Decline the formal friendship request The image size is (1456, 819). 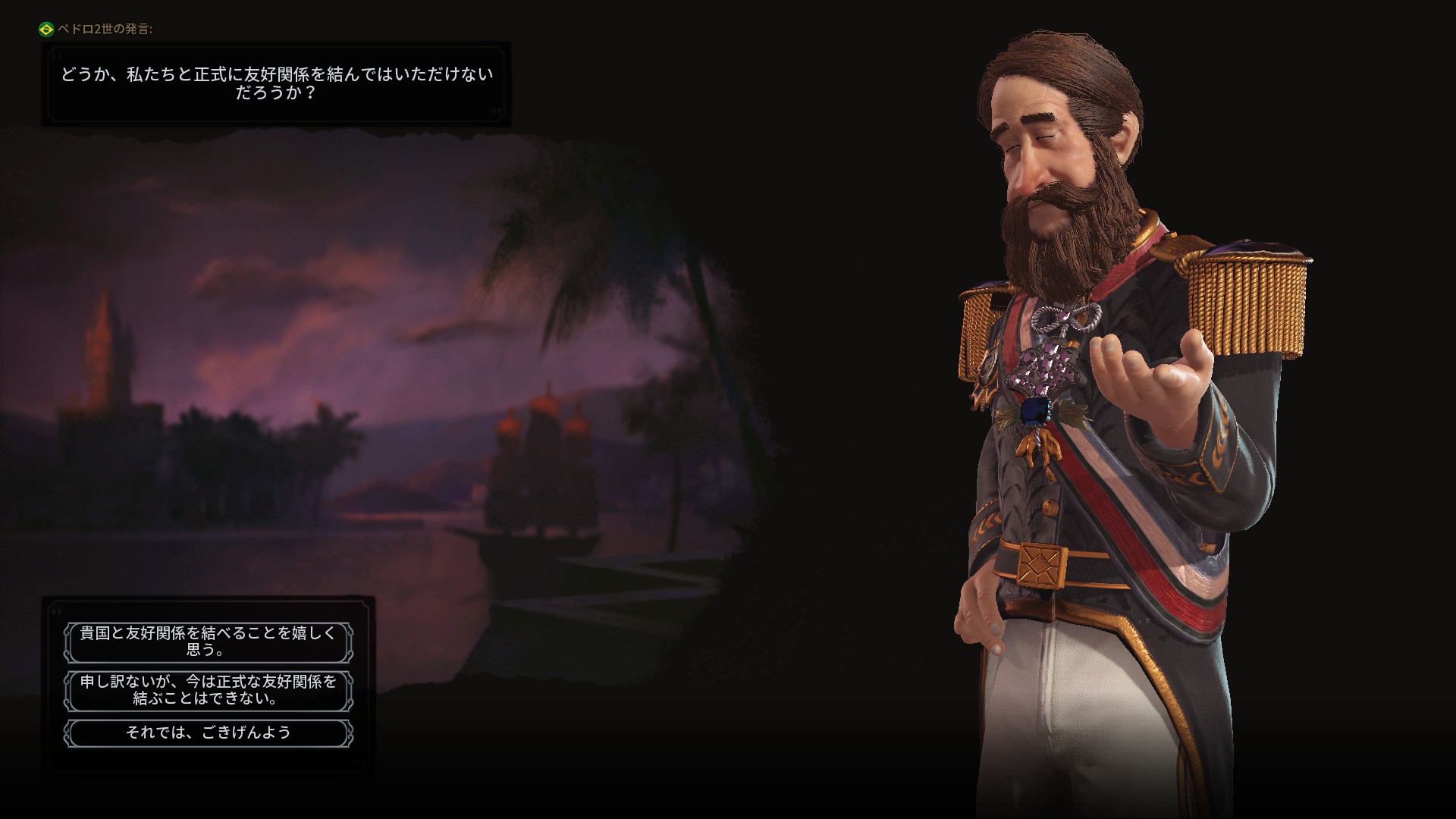point(209,690)
